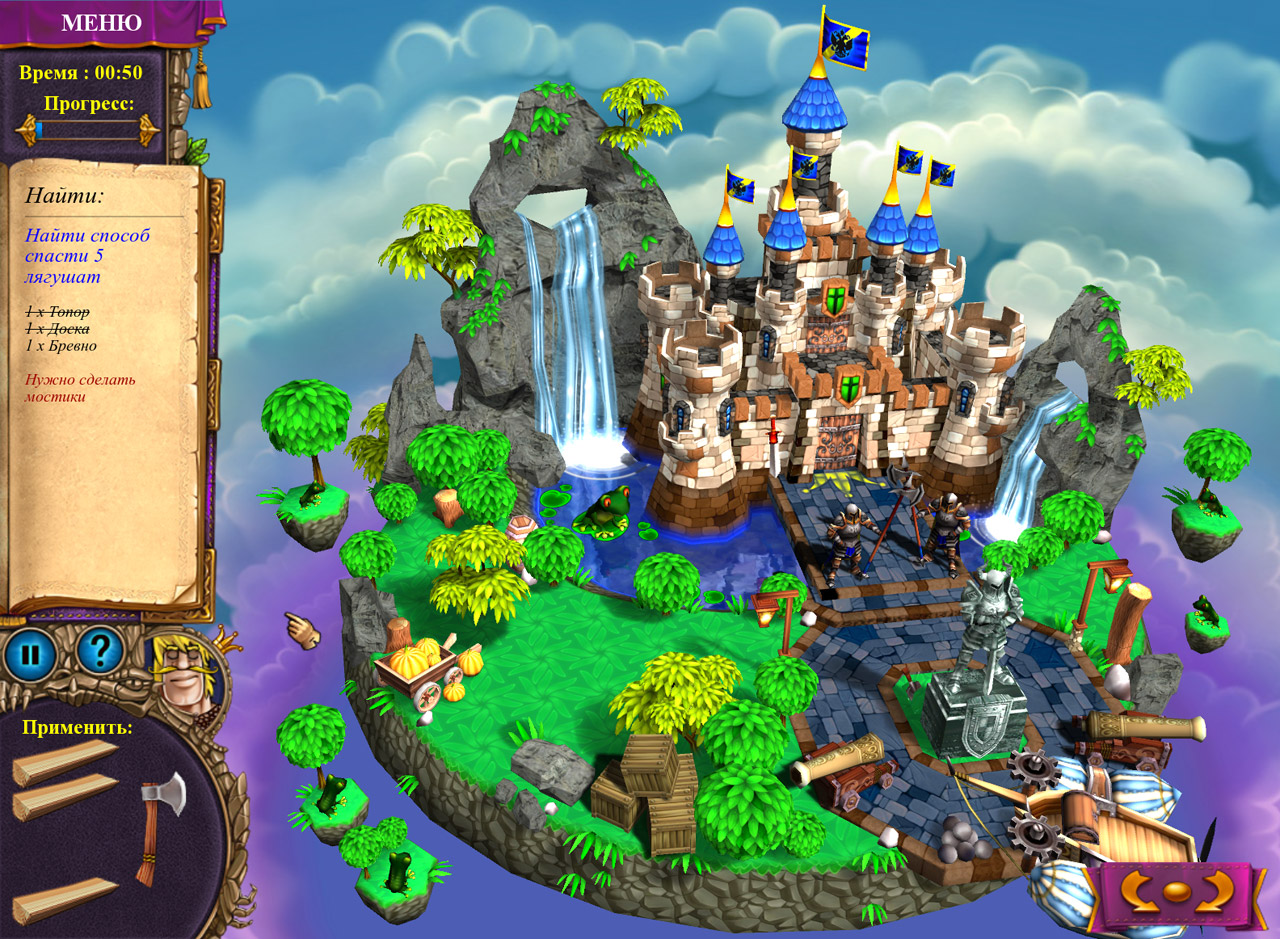
Task: Pause the game with the pause button
Action: point(30,656)
